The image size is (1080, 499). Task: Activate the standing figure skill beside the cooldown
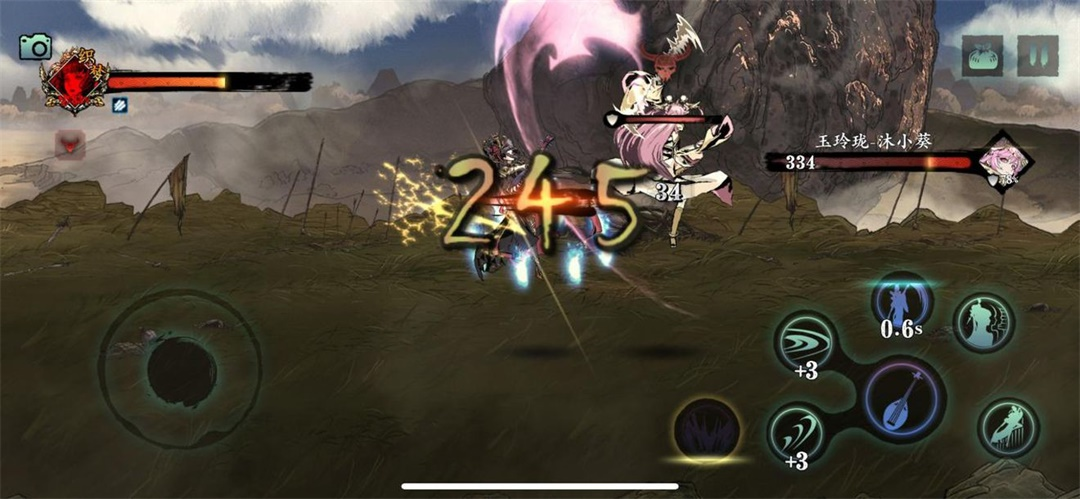point(984,322)
